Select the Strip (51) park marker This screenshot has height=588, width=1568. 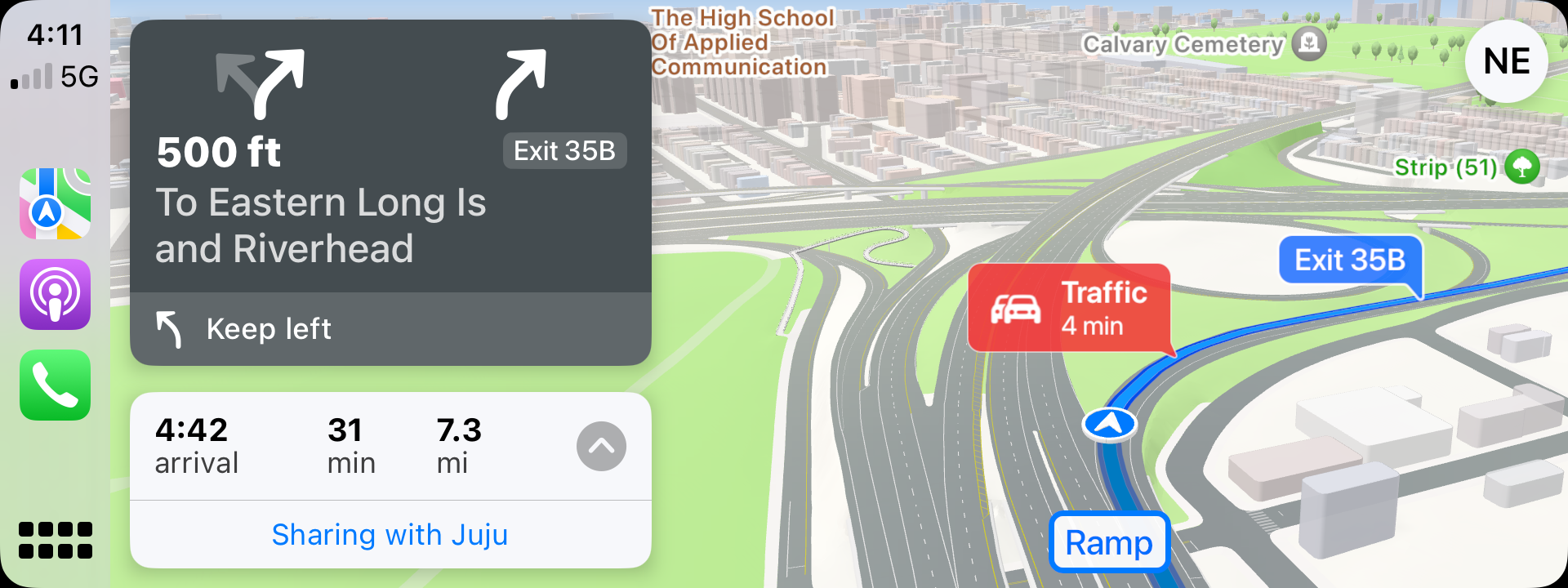coord(1521,167)
